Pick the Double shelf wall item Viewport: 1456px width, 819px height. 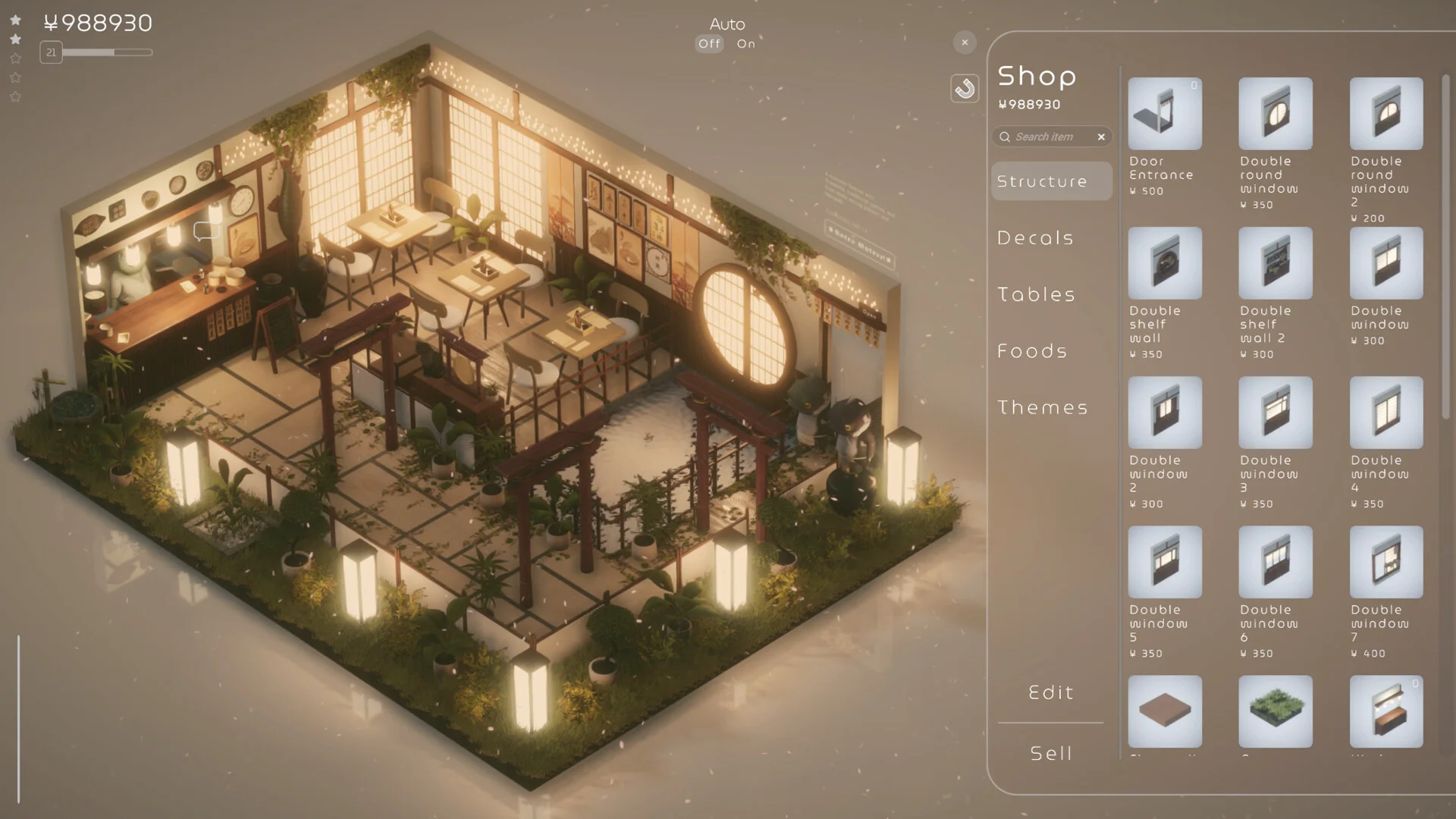point(1165,263)
